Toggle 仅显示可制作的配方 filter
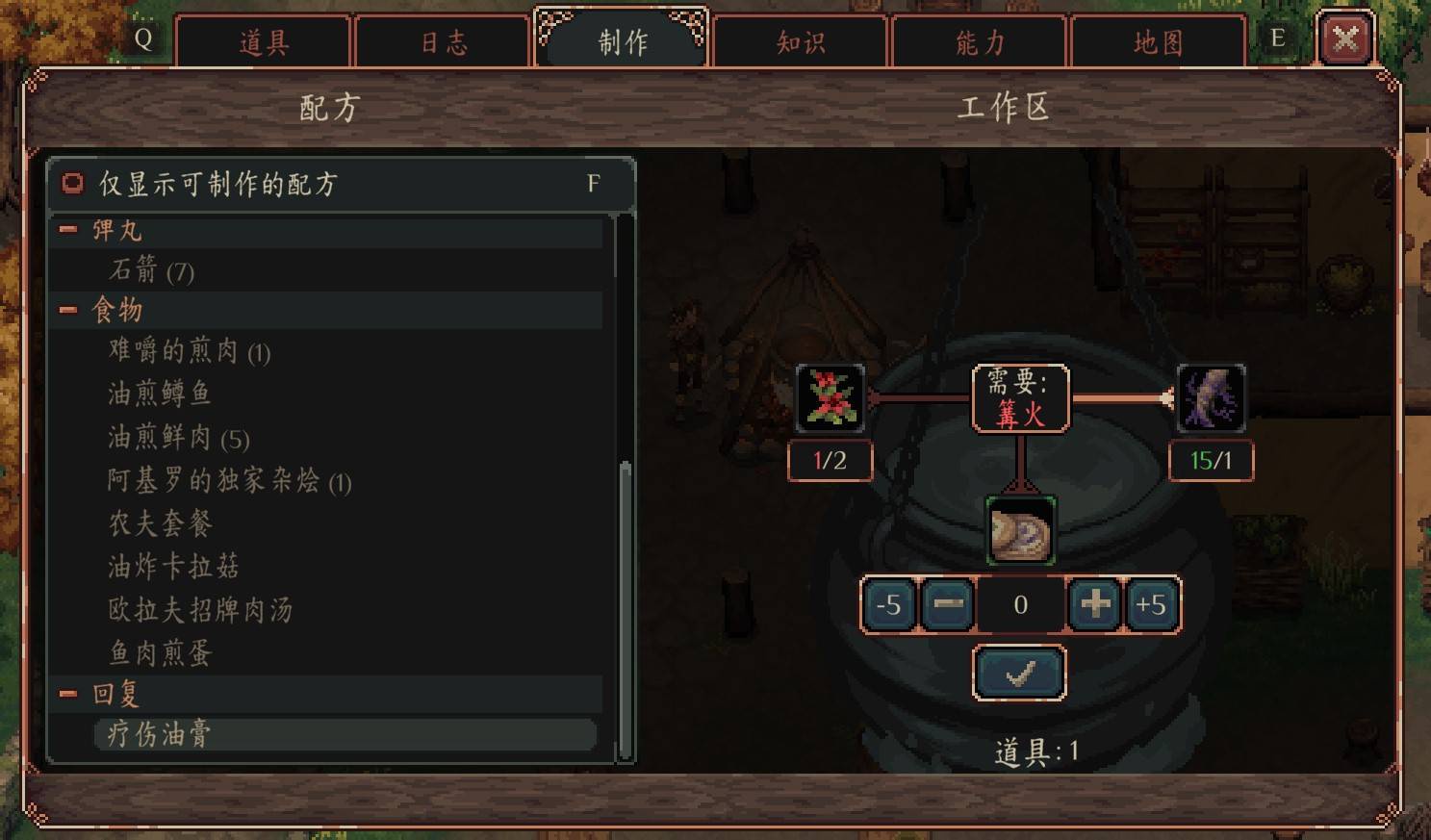Viewport: 1431px width, 840px height. (73, 183)
